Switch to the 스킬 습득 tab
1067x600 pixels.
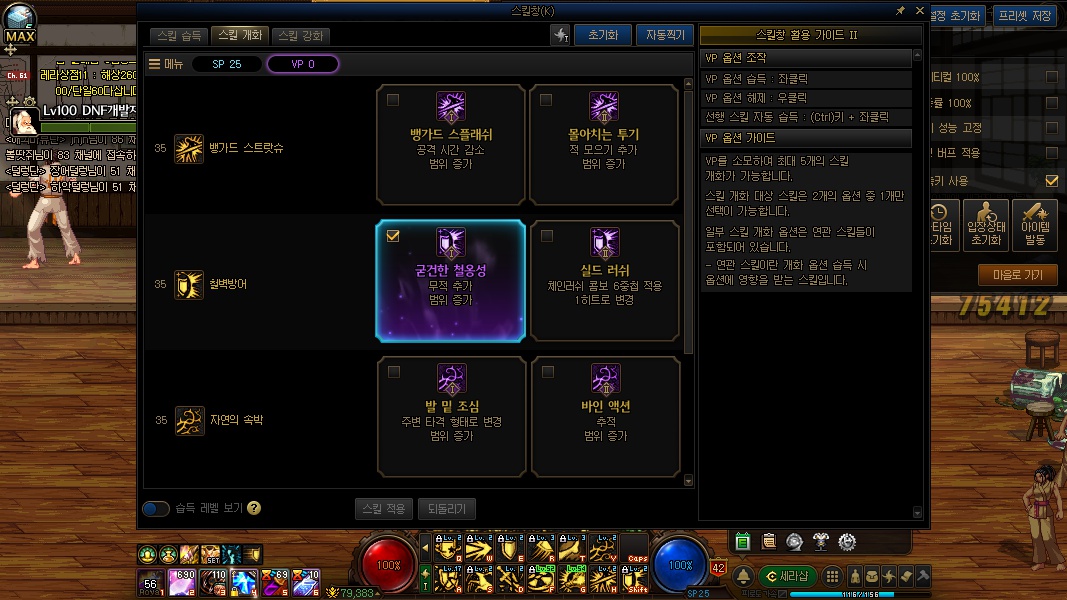pyautogui.click(x=180, y=35)
